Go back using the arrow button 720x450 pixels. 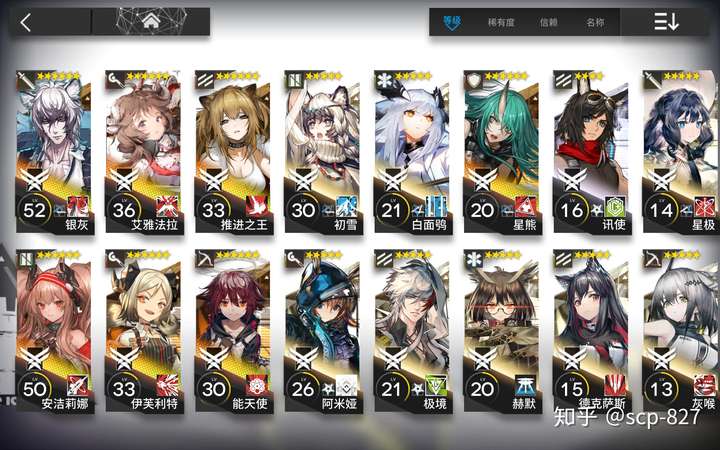pos(26,22)
